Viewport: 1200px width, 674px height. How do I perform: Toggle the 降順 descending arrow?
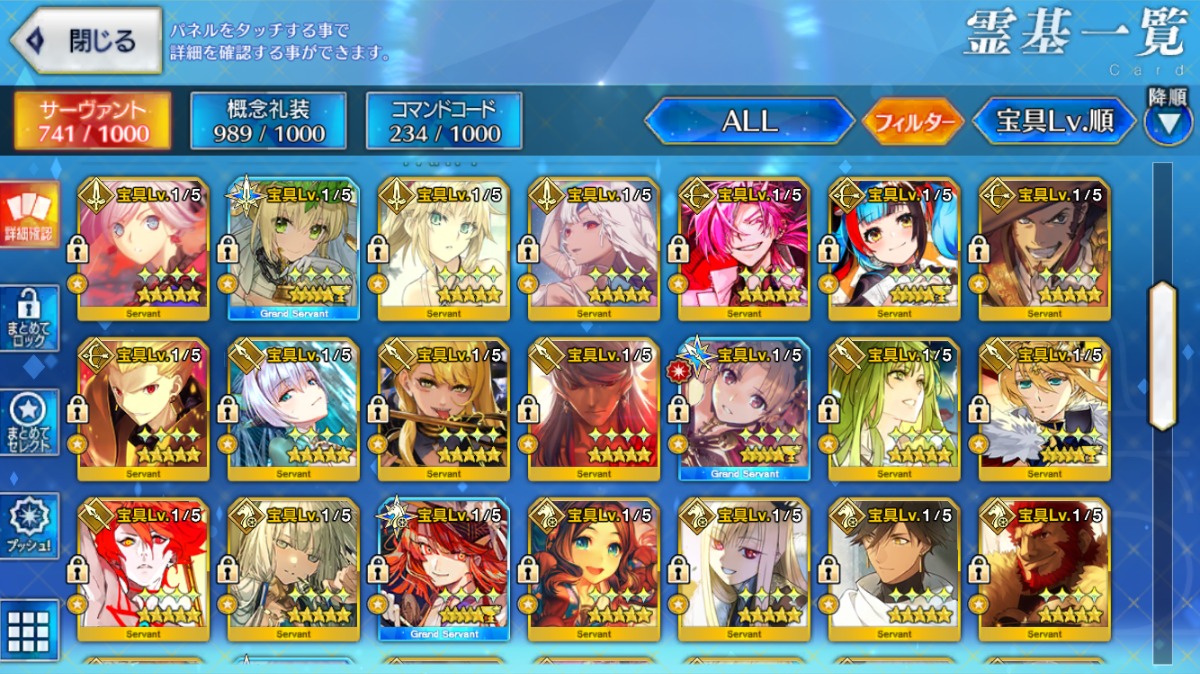[x=1168, y=123]
